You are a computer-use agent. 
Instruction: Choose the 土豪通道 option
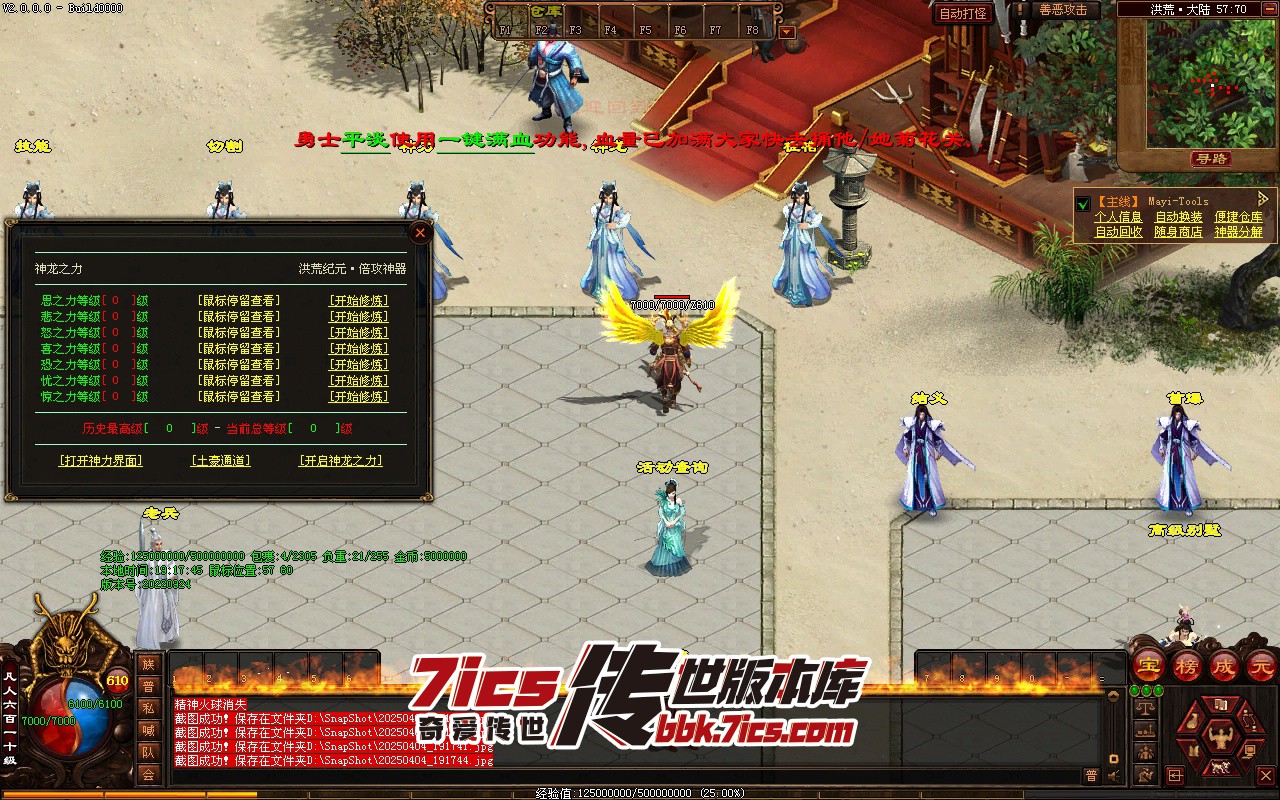click(220, 461)
